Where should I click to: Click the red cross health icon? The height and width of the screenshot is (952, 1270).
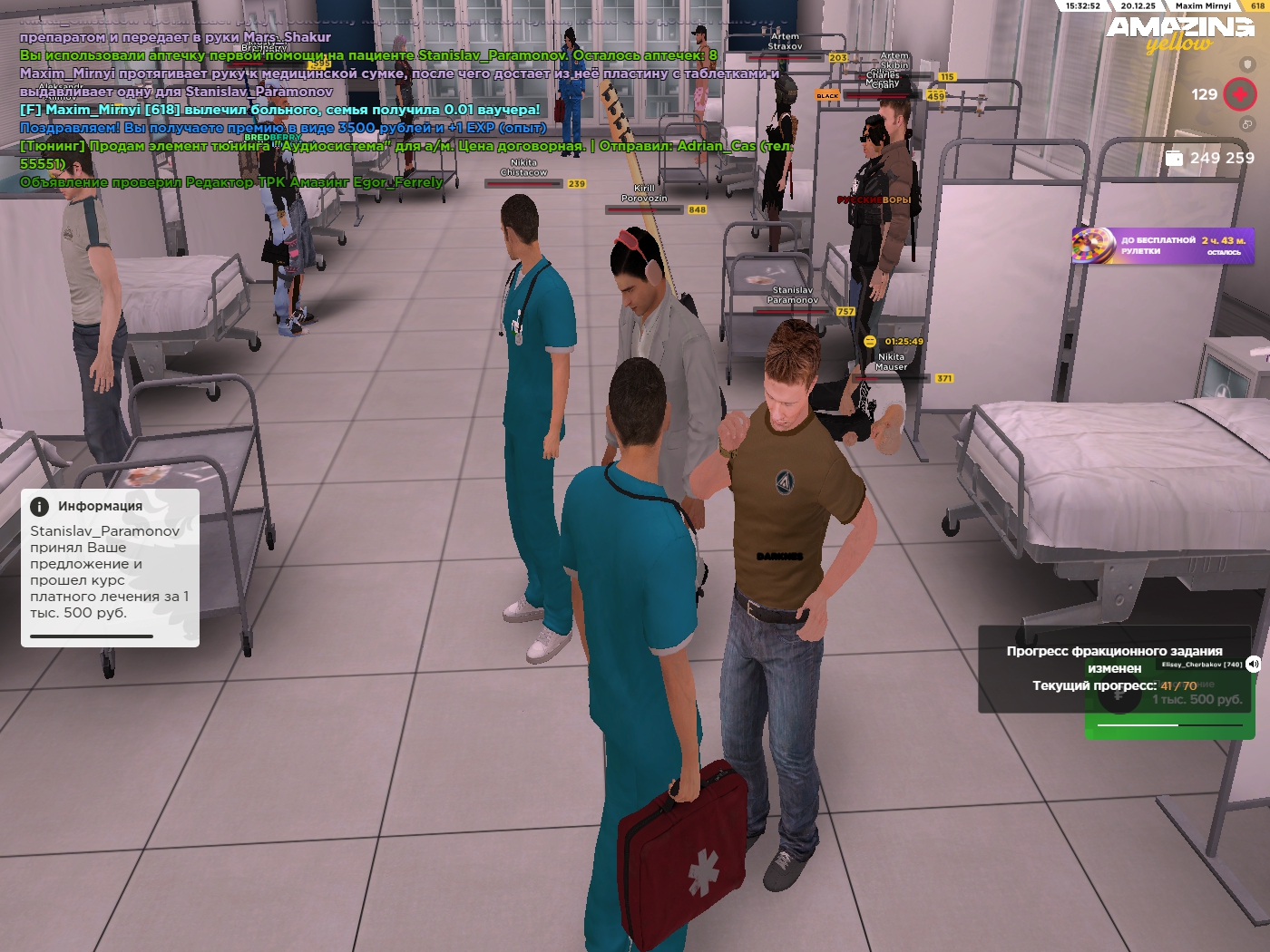coord(1239,94)
